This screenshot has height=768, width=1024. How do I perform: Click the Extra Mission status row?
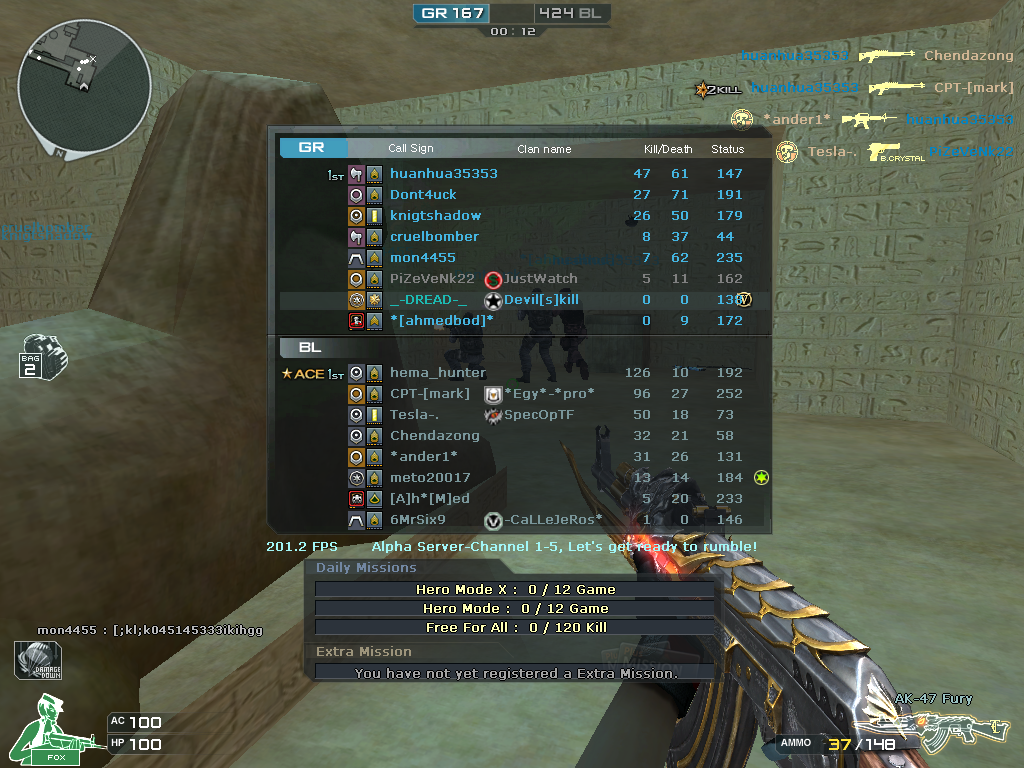(515, 673)
